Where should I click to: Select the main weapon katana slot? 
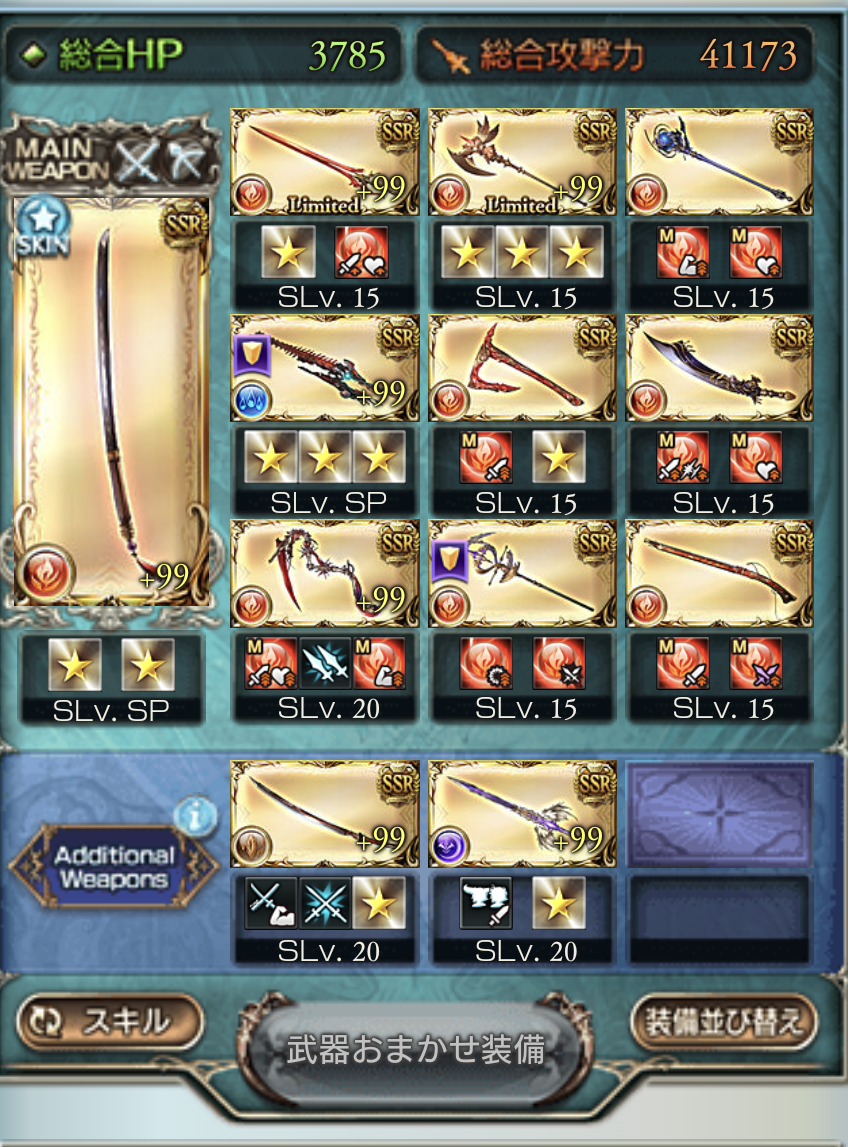(x=112, y=400)
